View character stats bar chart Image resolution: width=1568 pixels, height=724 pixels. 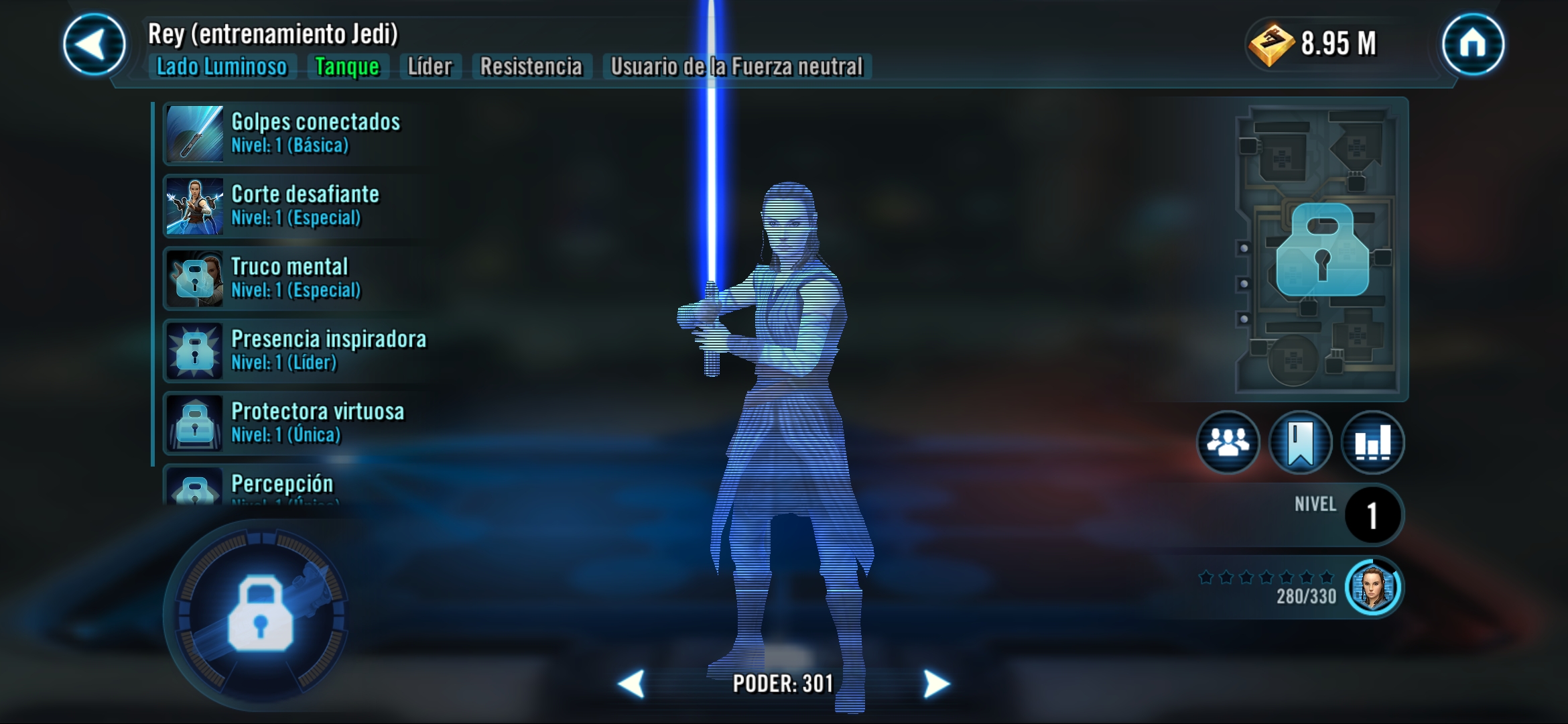pos(1372,442)
